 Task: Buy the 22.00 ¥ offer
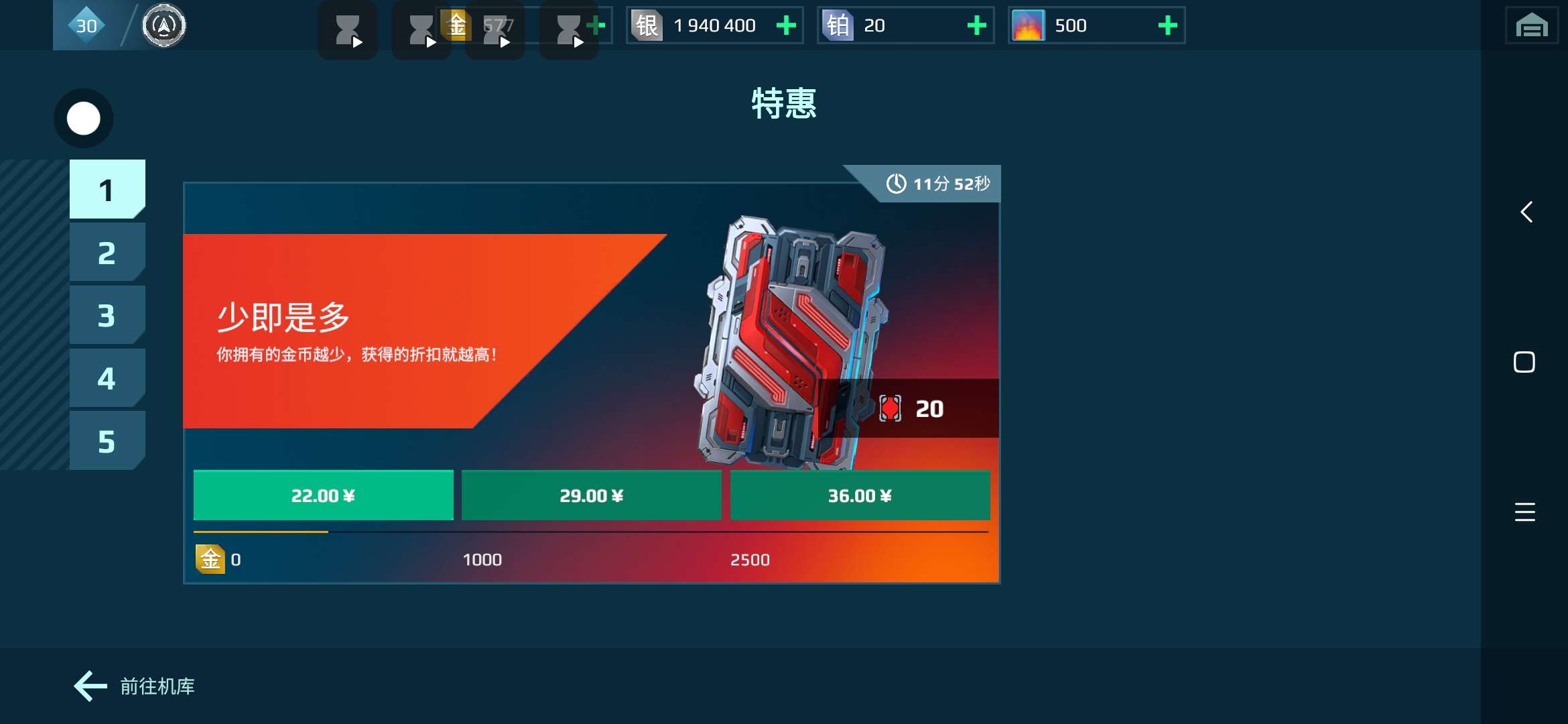pyautogui.click(x=323, y=496)
